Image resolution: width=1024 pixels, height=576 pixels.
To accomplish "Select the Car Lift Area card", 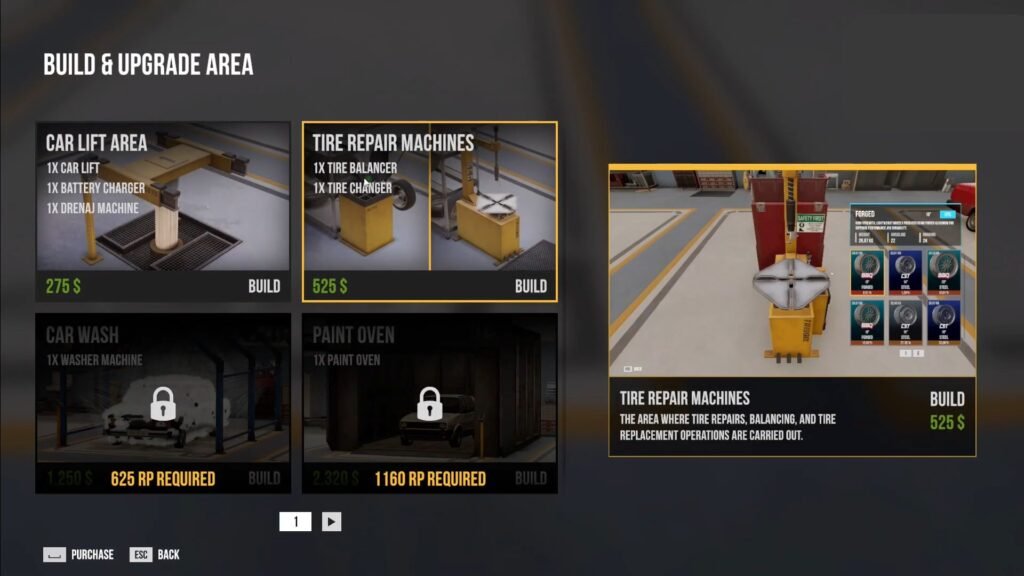I will tap(163, 211).
